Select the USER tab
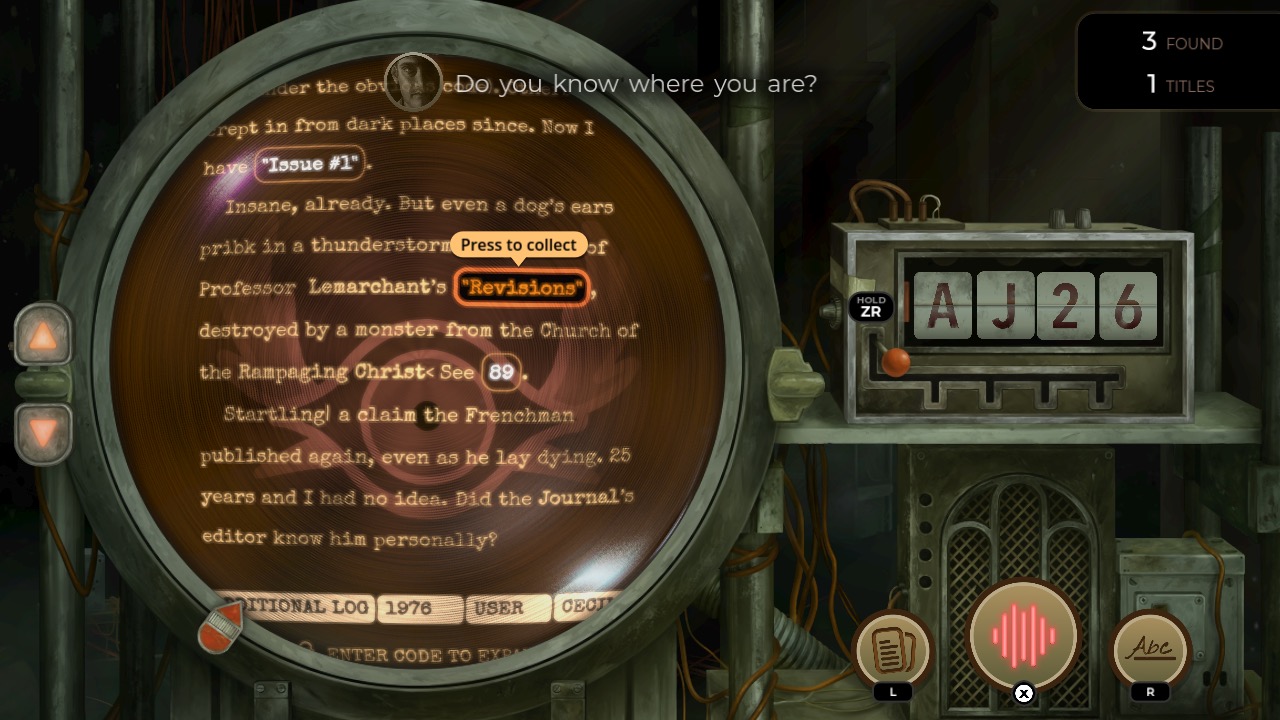The image size is (1280, 720). pos(508,608)
